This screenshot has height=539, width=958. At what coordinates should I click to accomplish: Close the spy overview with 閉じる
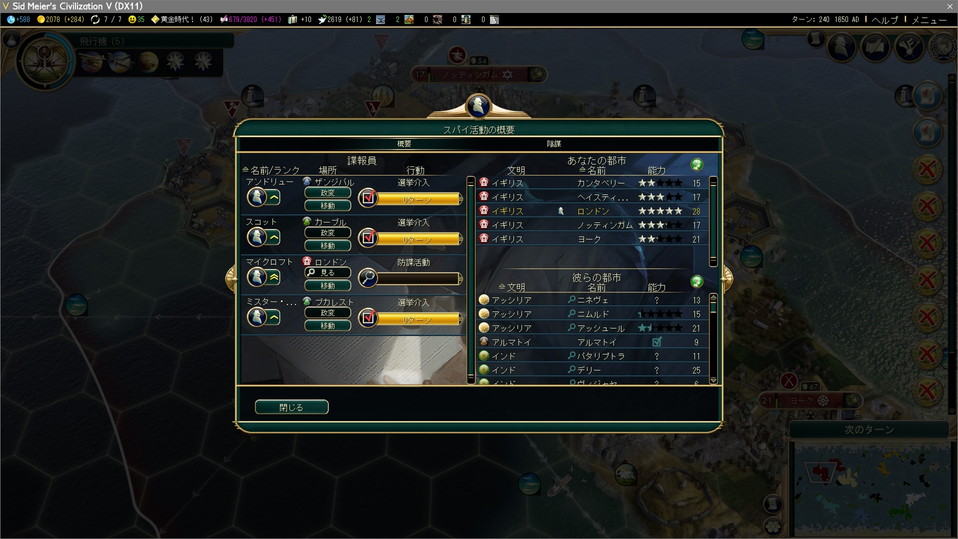[x=291, y=407]
